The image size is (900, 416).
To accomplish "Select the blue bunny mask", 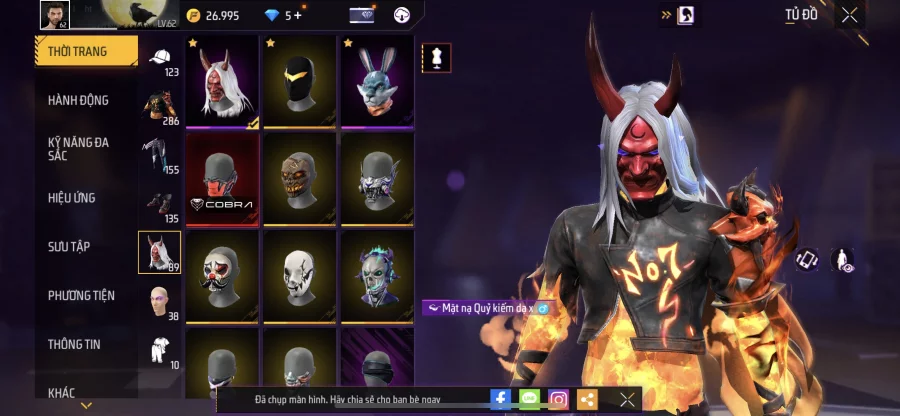I will pyautogui.click(x=376, y=81).
